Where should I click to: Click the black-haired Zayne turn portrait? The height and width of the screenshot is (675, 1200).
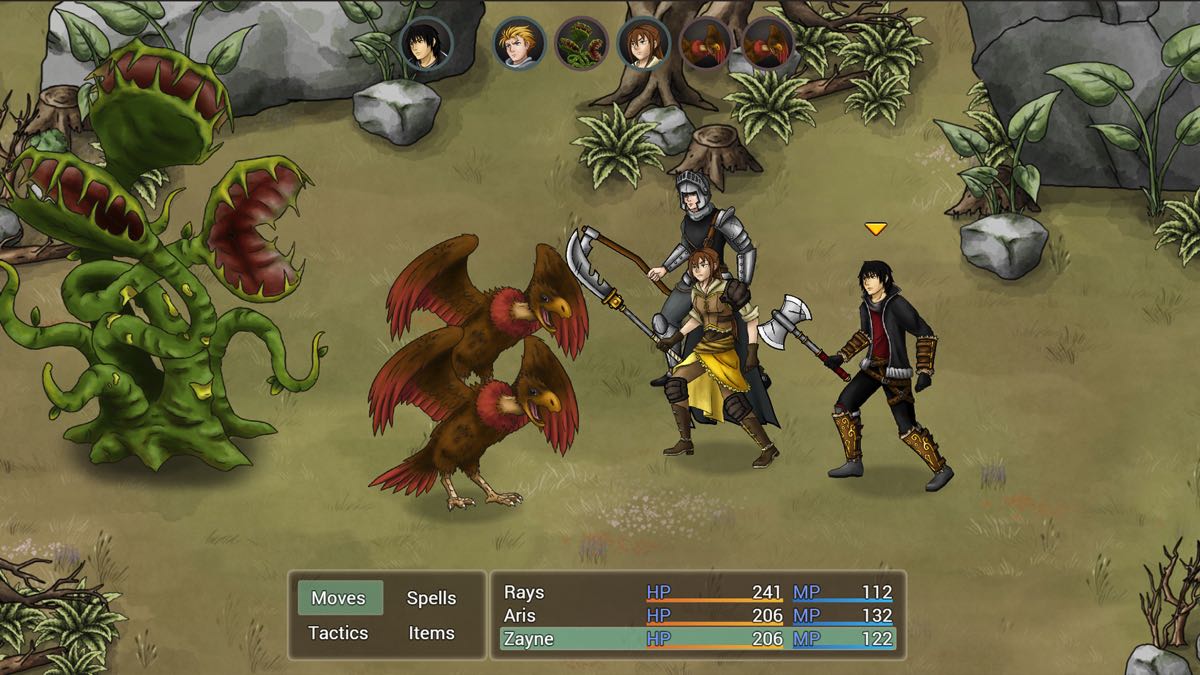pos(426,44)
